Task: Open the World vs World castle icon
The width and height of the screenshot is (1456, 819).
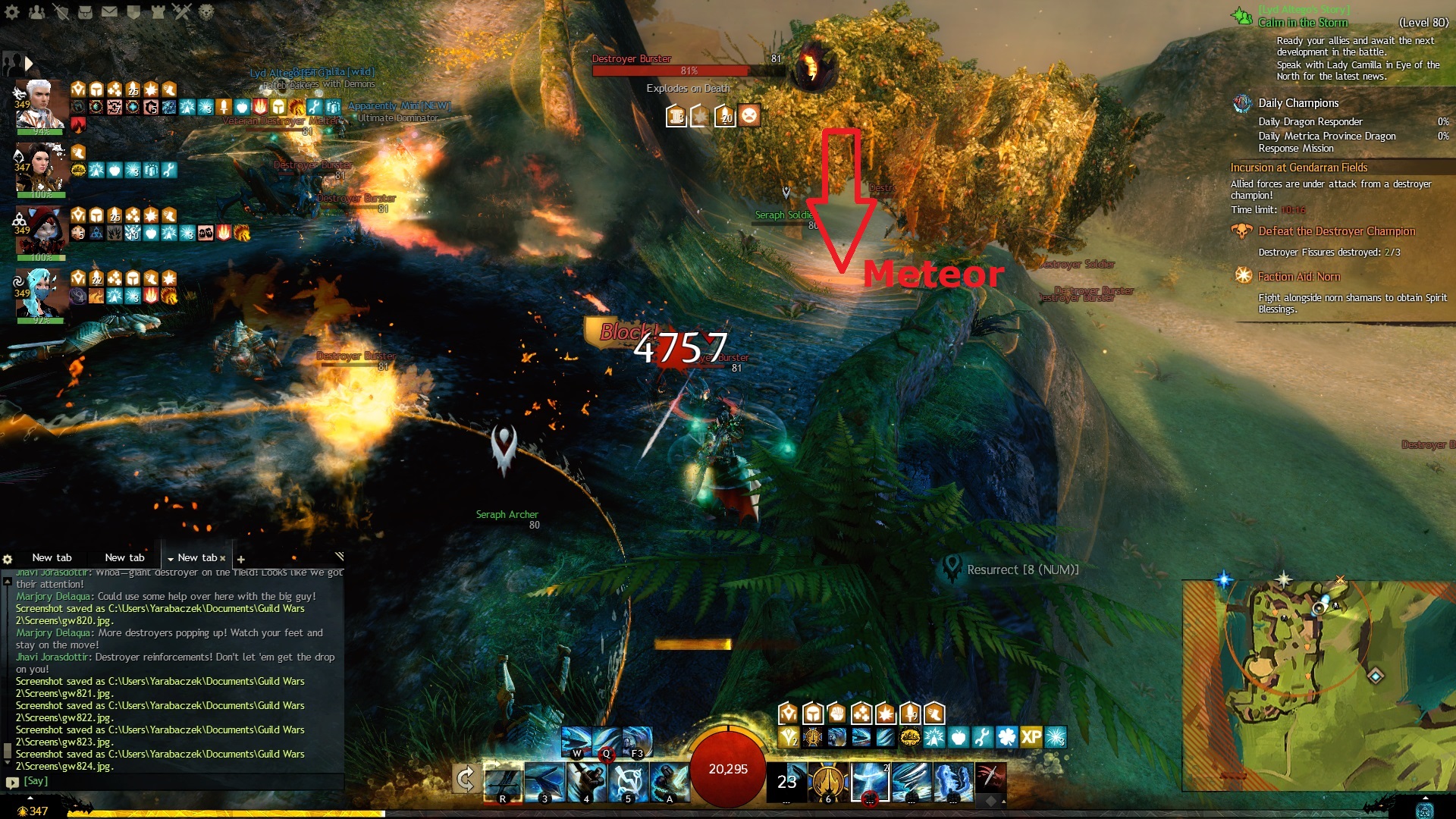Action: point(158,11)
